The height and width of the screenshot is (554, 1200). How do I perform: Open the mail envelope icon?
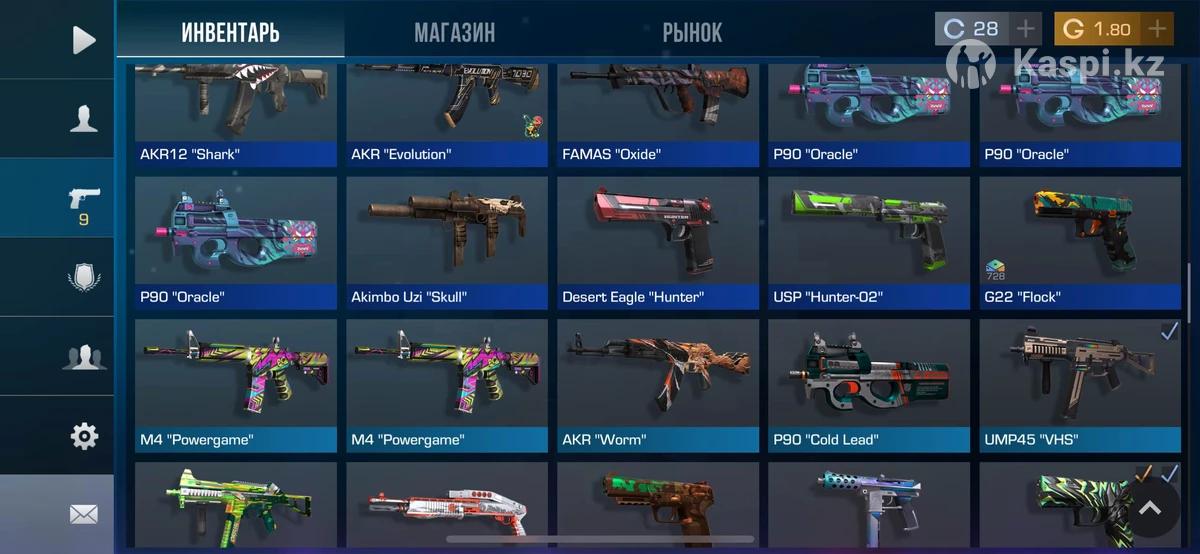click(x=84, y=514)
